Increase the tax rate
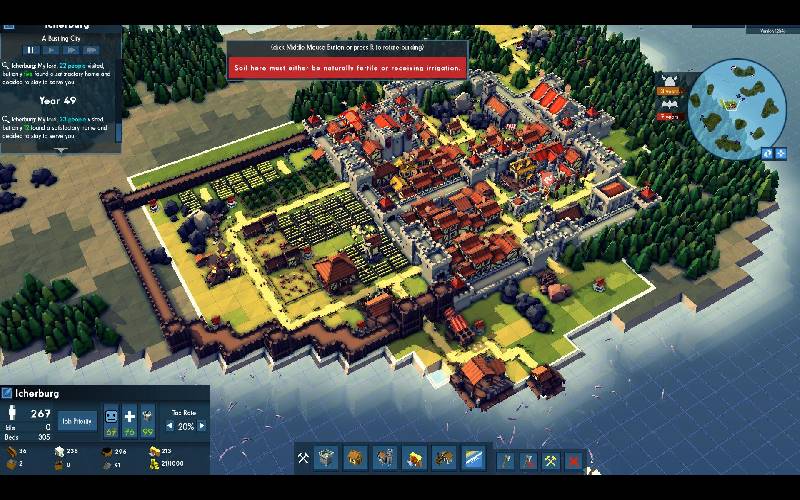The image size is (800, 500). coord(202,426)
